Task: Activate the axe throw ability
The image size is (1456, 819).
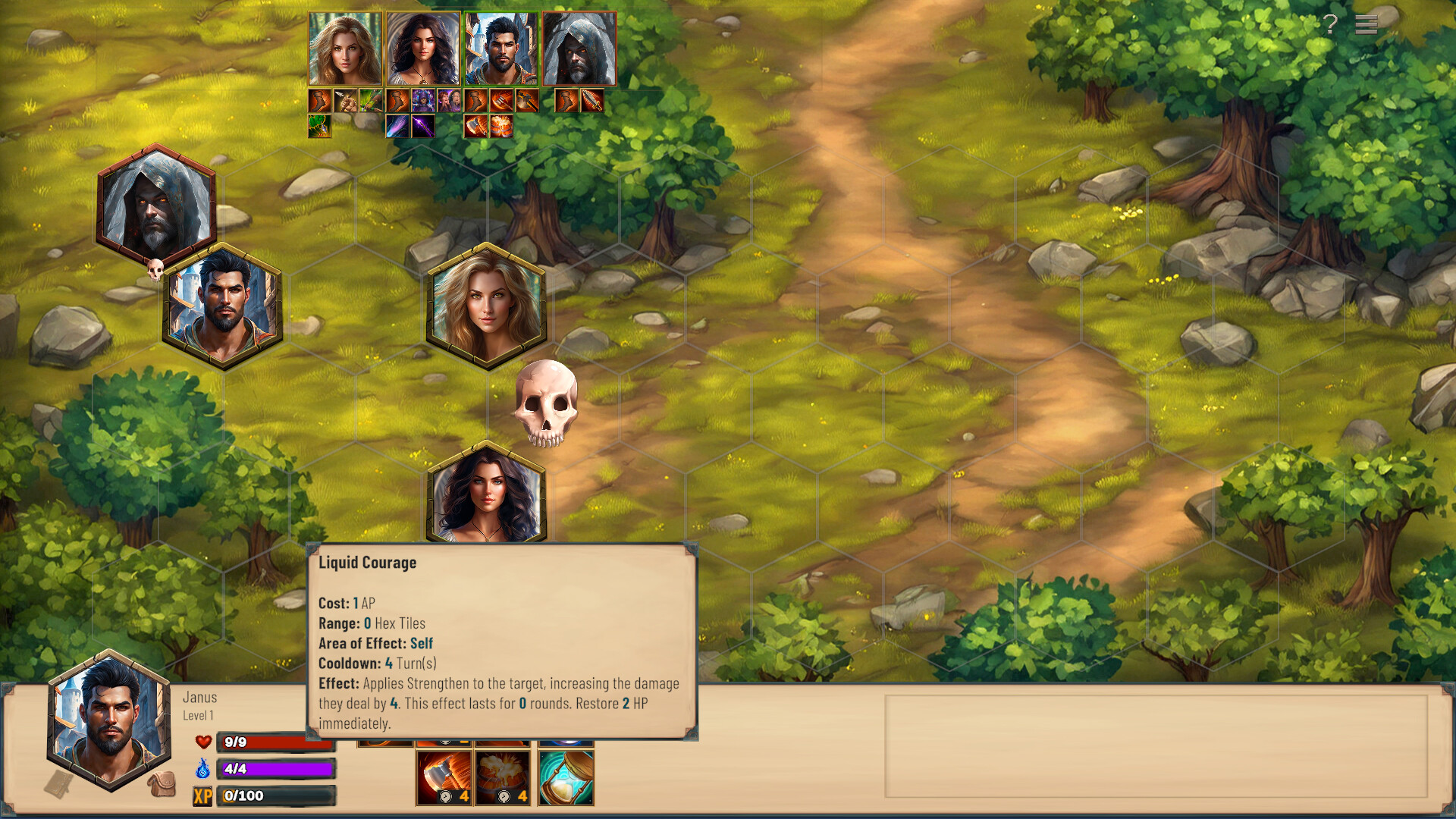Action: click(444, 777)
